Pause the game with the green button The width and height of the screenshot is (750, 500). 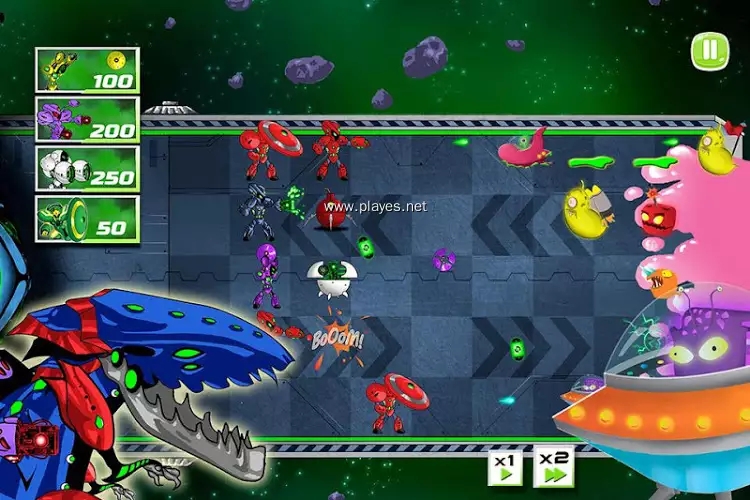pos(709,51)
